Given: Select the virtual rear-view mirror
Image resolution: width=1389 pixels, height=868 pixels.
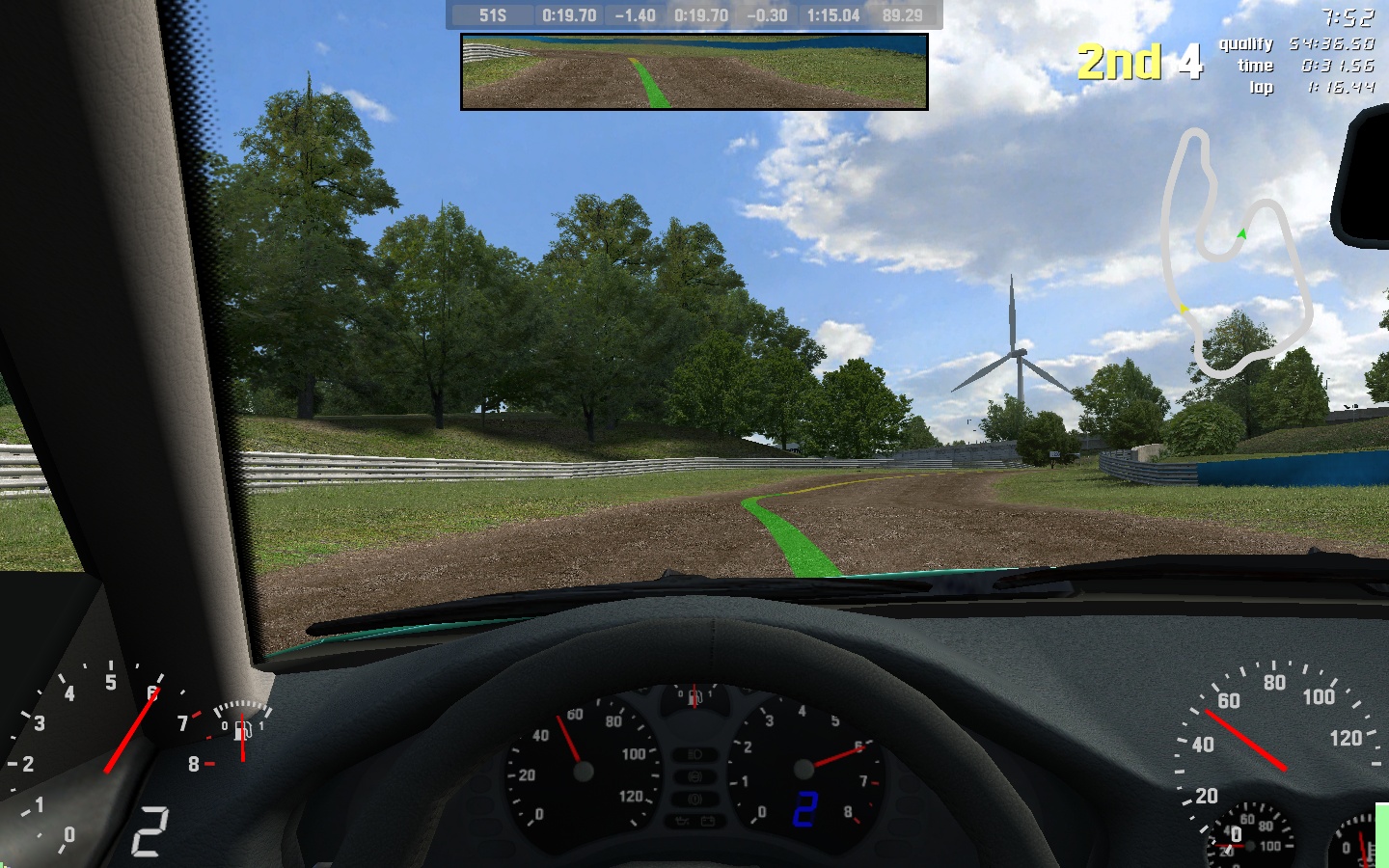Looking at the screenshot, I should coord(694,71).
